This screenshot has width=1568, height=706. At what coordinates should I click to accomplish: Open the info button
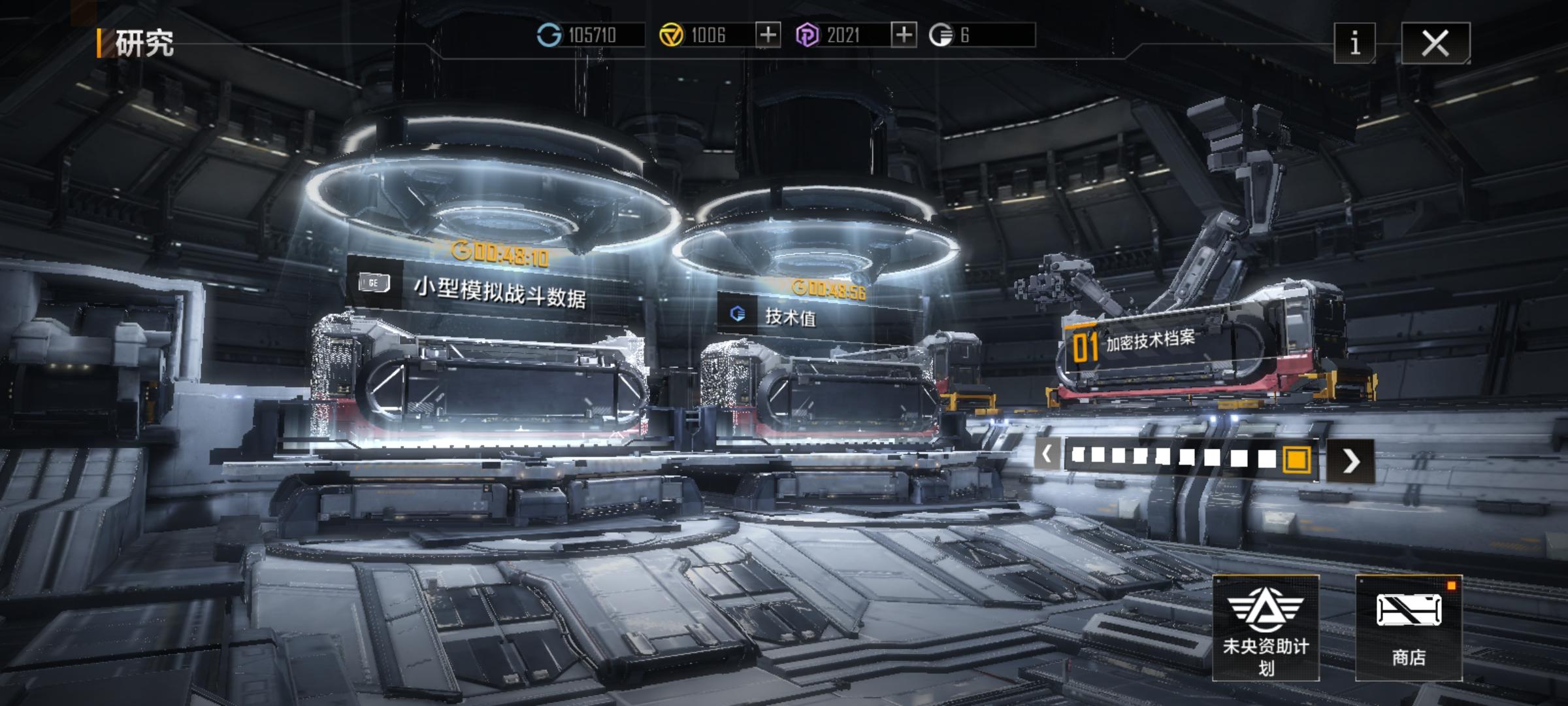tap(1354, 43)
